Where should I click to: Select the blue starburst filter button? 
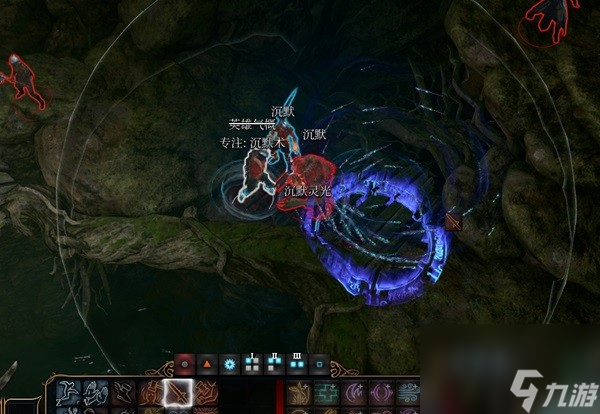tap(230, 363)
